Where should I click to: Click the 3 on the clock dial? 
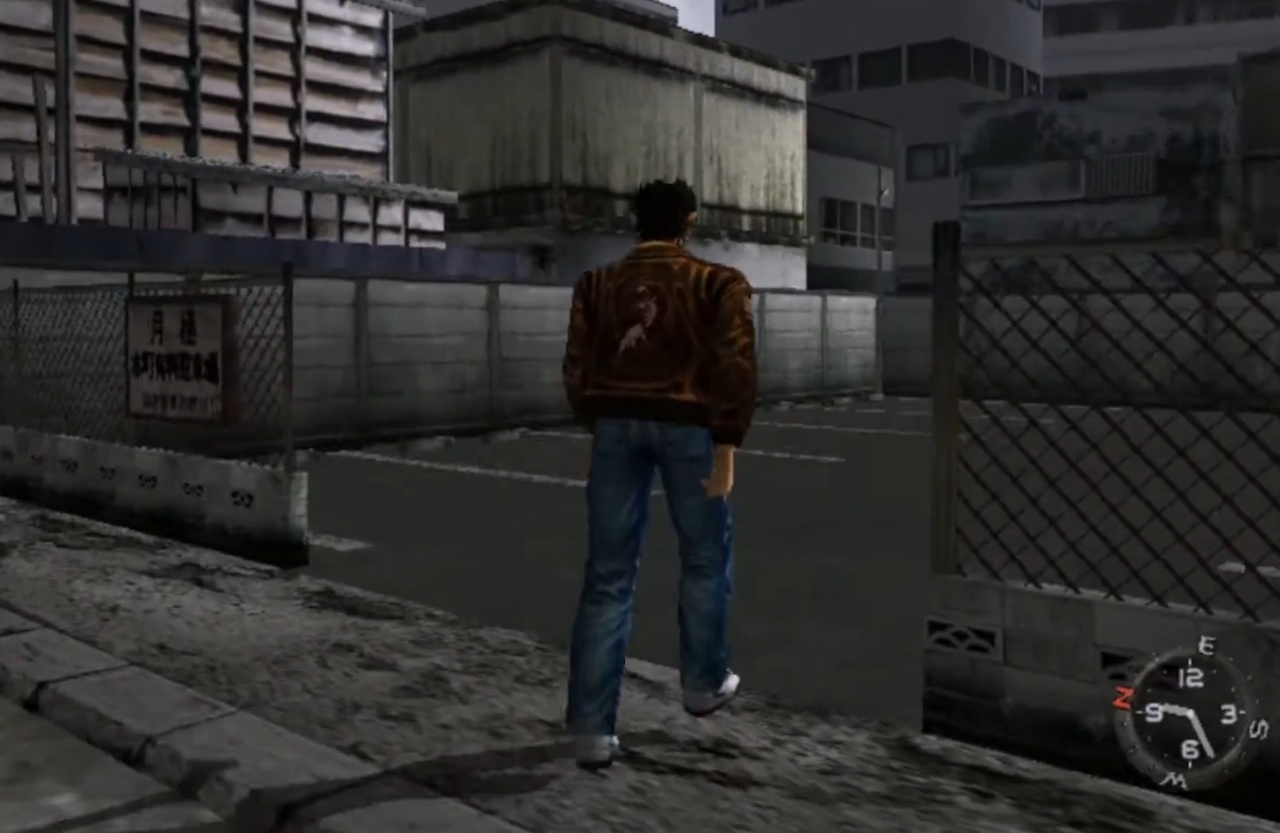coord(1230,712)
